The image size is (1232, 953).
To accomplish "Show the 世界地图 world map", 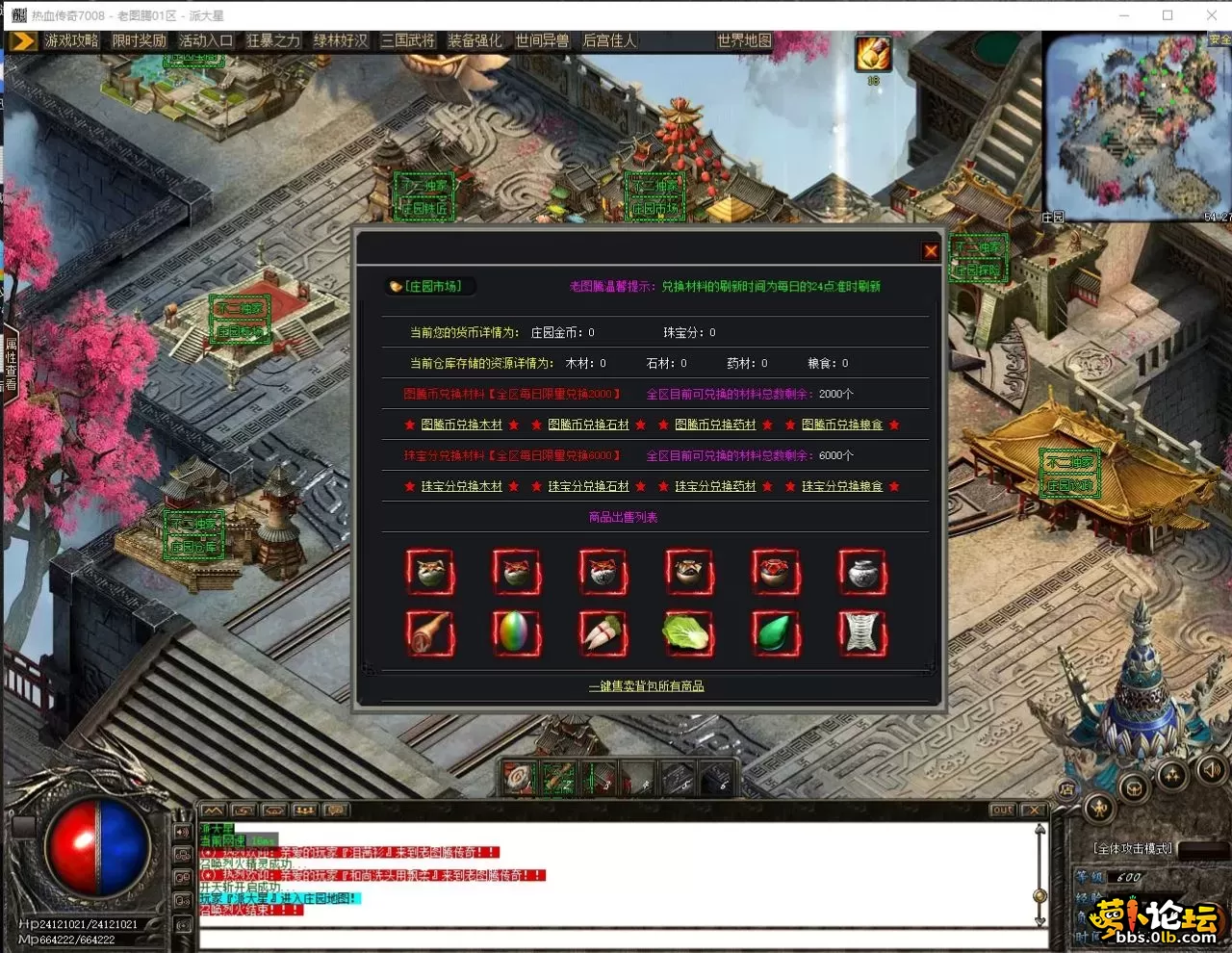I will [744, 40].
